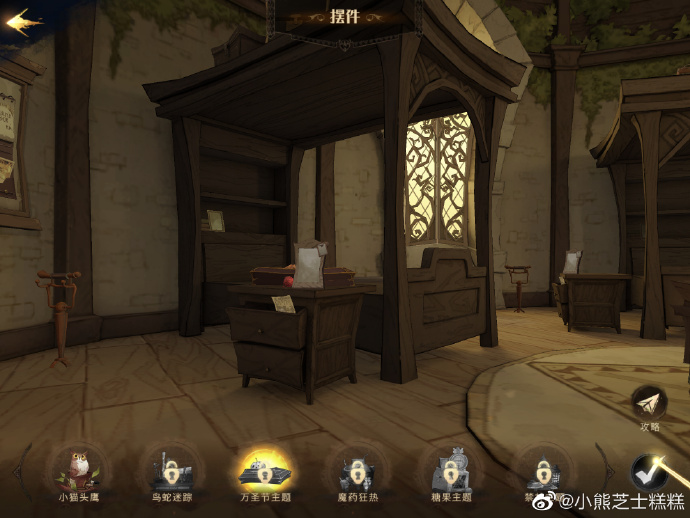Select the 小猫头鹰 owl ornament
690x518 pixels.
[78, 468]
